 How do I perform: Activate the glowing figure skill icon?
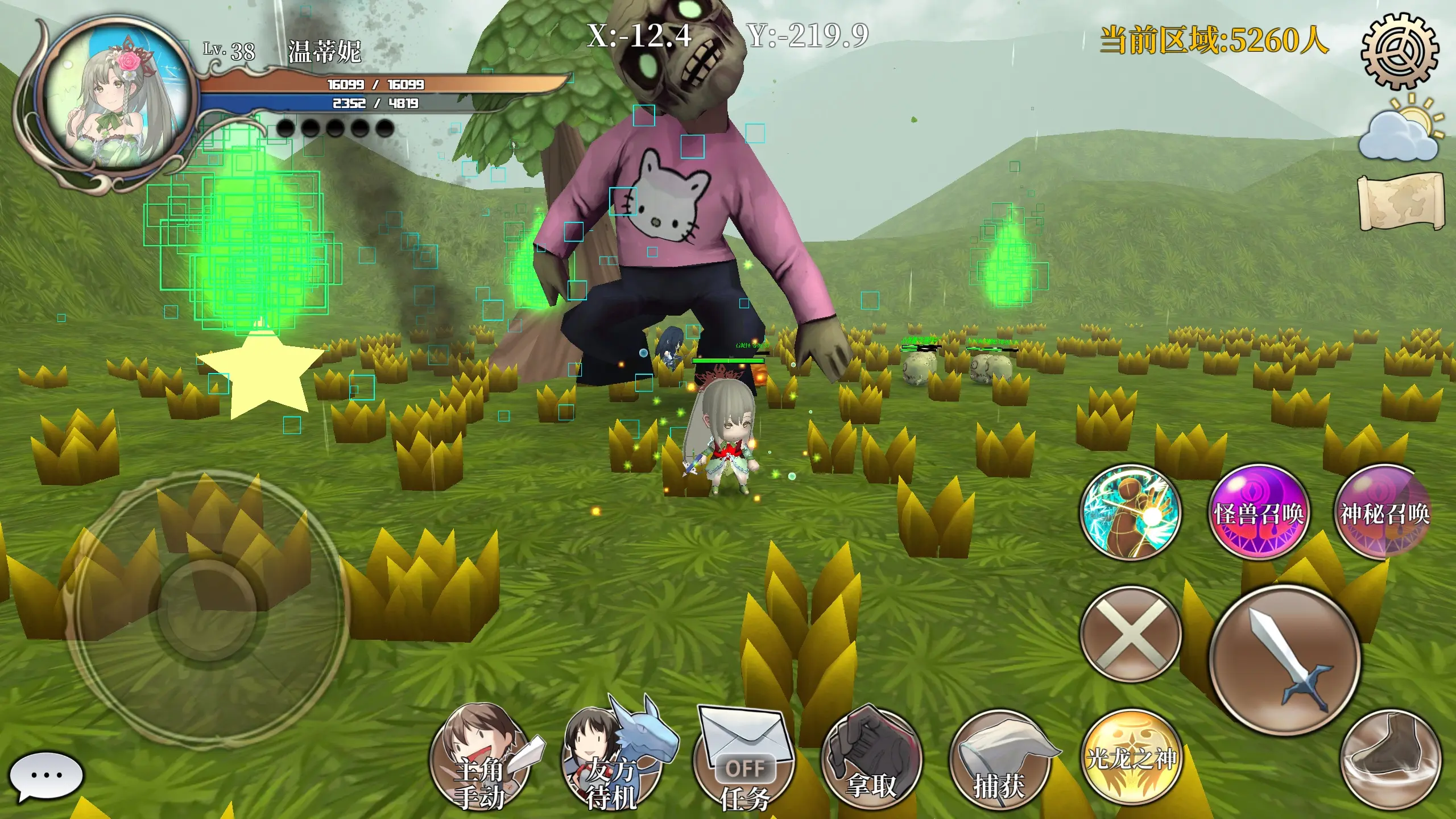point(1131,513)
